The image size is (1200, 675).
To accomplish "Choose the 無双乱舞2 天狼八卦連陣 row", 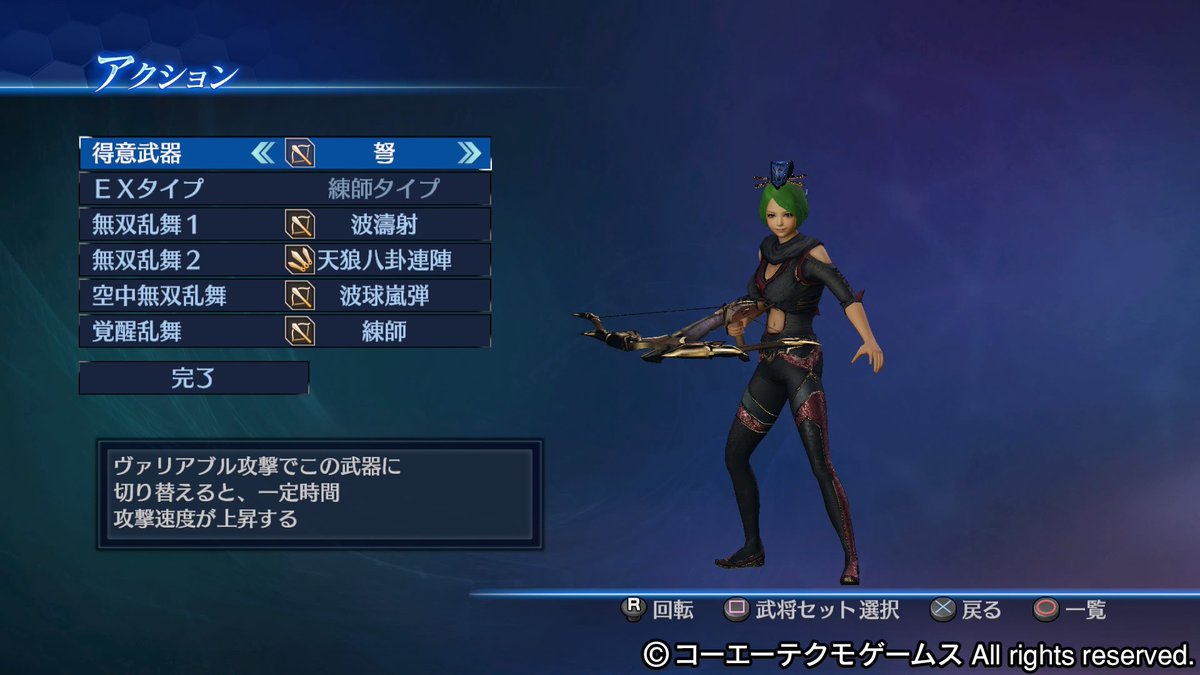I will coord(285,260).
